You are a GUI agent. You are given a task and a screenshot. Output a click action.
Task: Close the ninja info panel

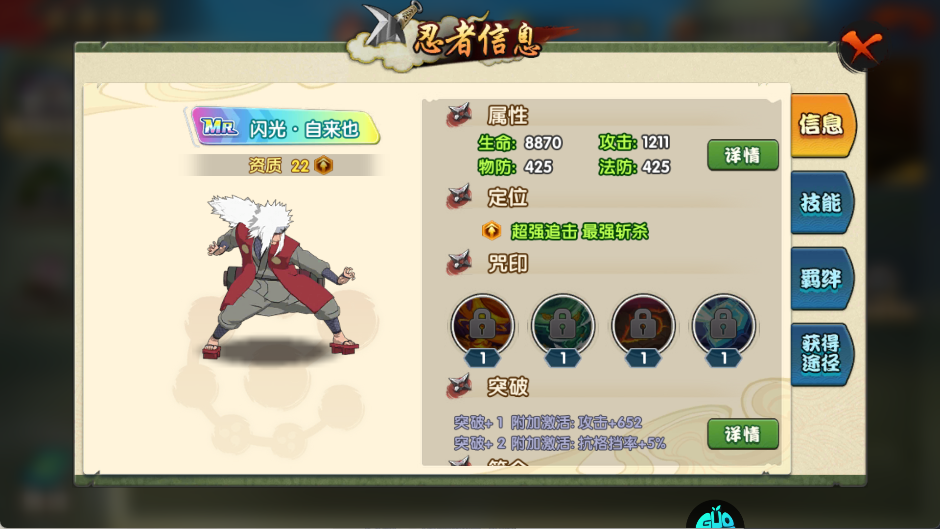[x=860, y=45]
